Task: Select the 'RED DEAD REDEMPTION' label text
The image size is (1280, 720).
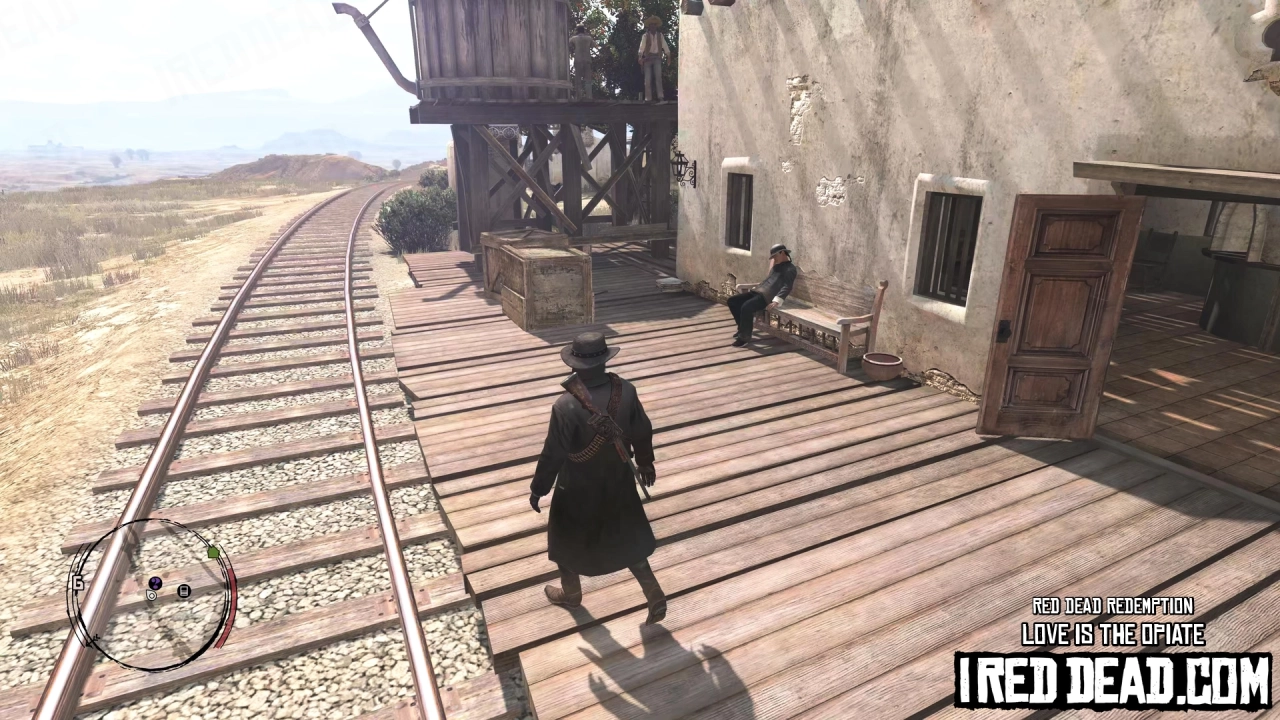Action: (x=1110, y=606)
